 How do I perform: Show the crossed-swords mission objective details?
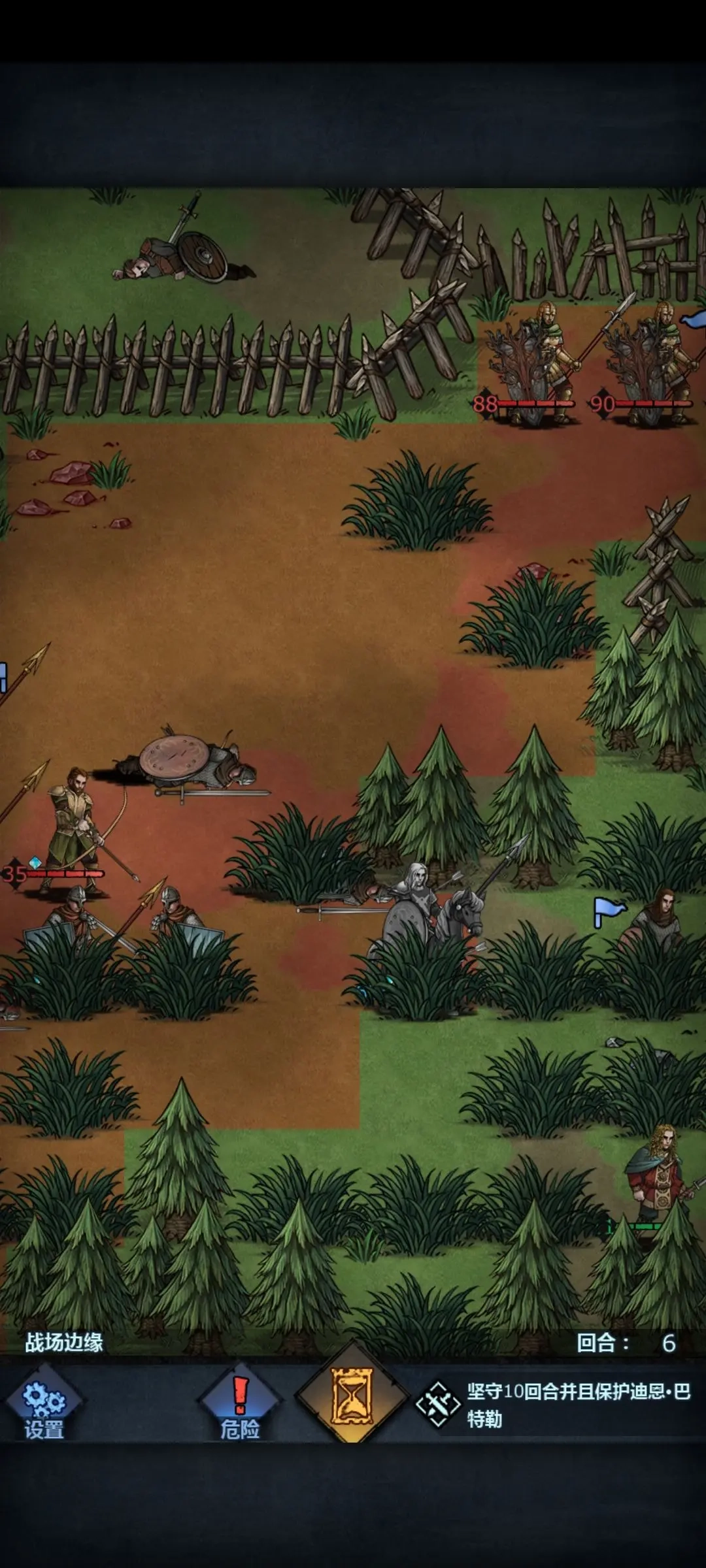coord(438,1404)
